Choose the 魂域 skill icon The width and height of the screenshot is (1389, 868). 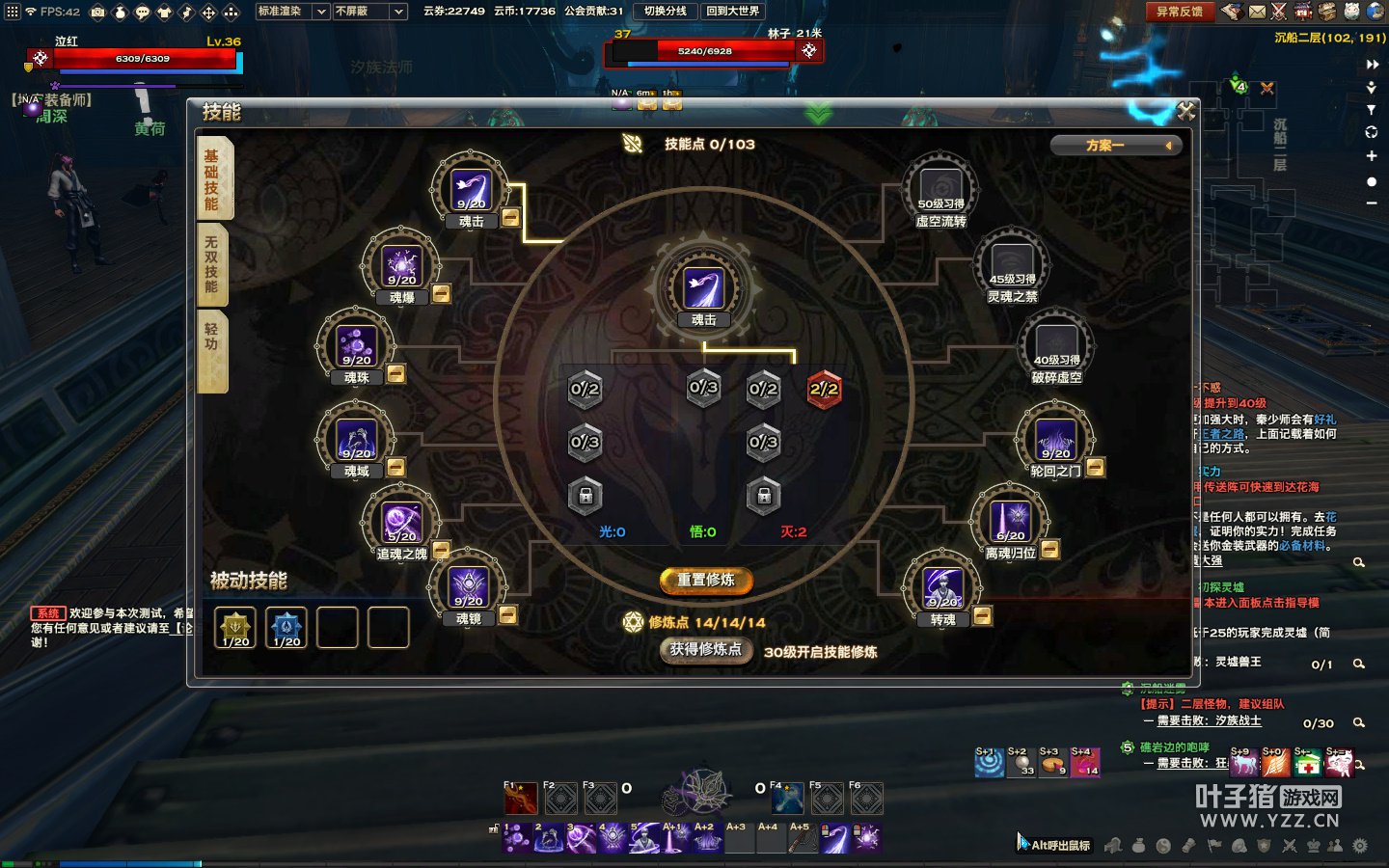356,440
